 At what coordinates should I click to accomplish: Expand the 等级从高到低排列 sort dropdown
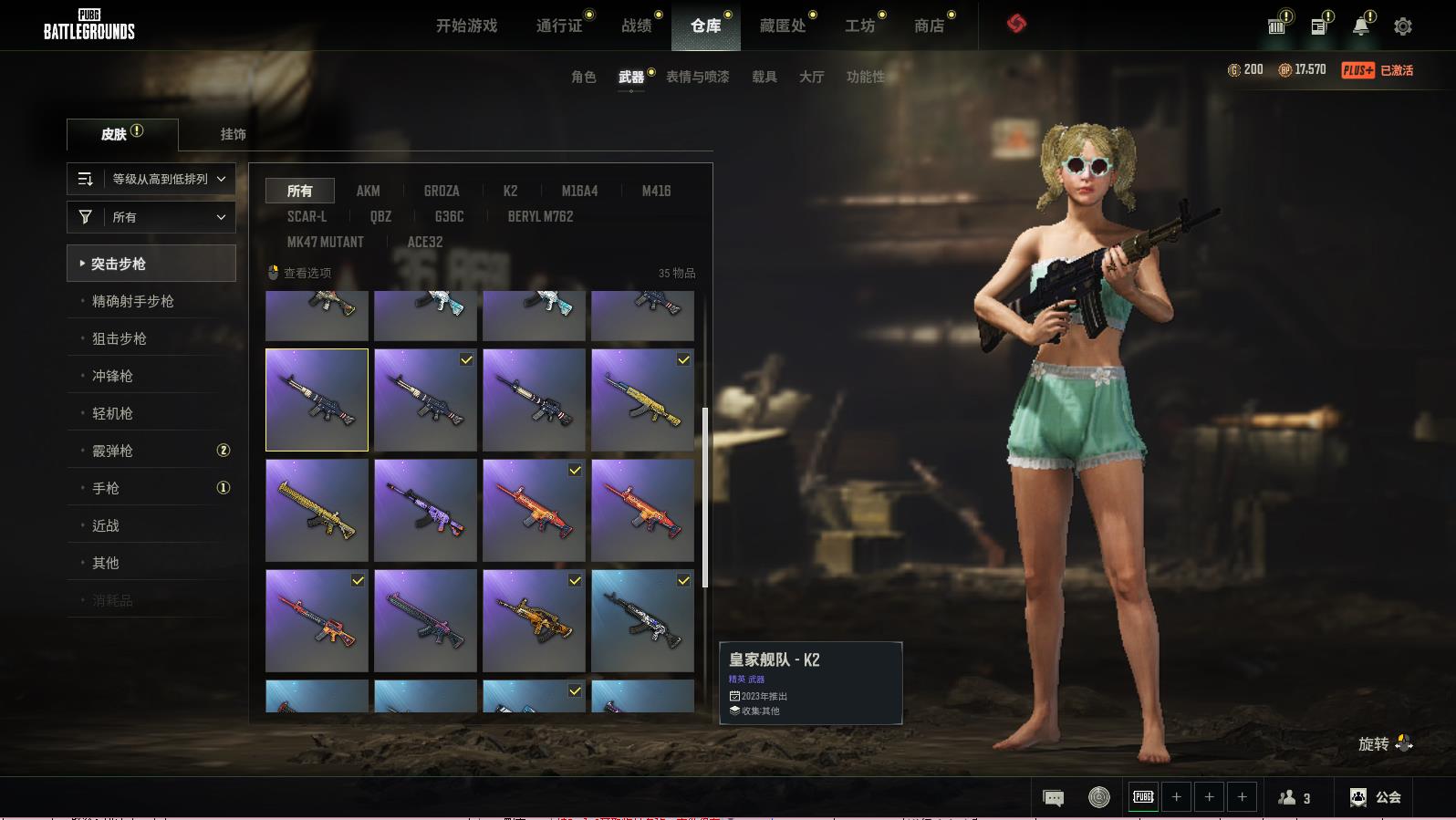(x=151, y=179)
